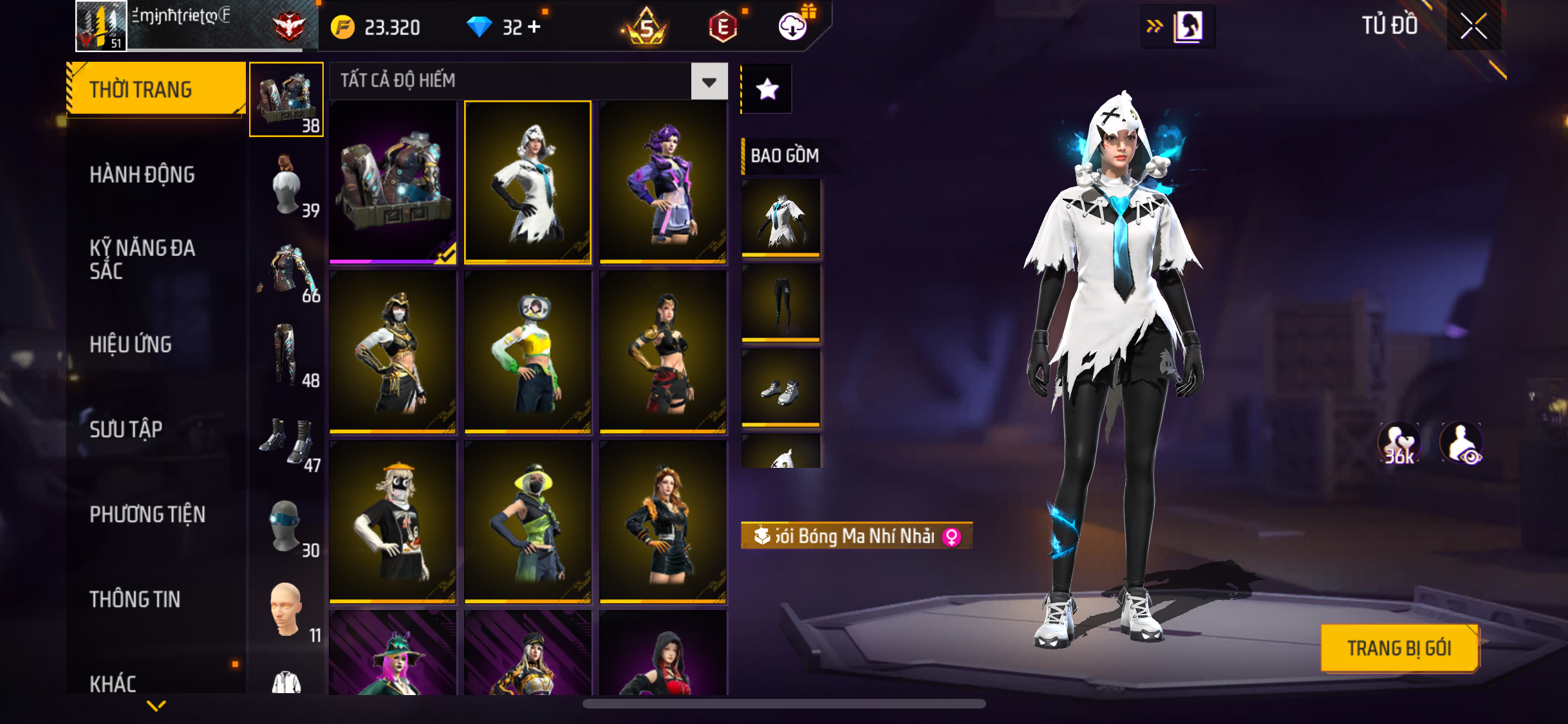
Task: Select the yellow crop-top astronaut helmet bundle
Action: pyautogui.click(x=527, y=352)
